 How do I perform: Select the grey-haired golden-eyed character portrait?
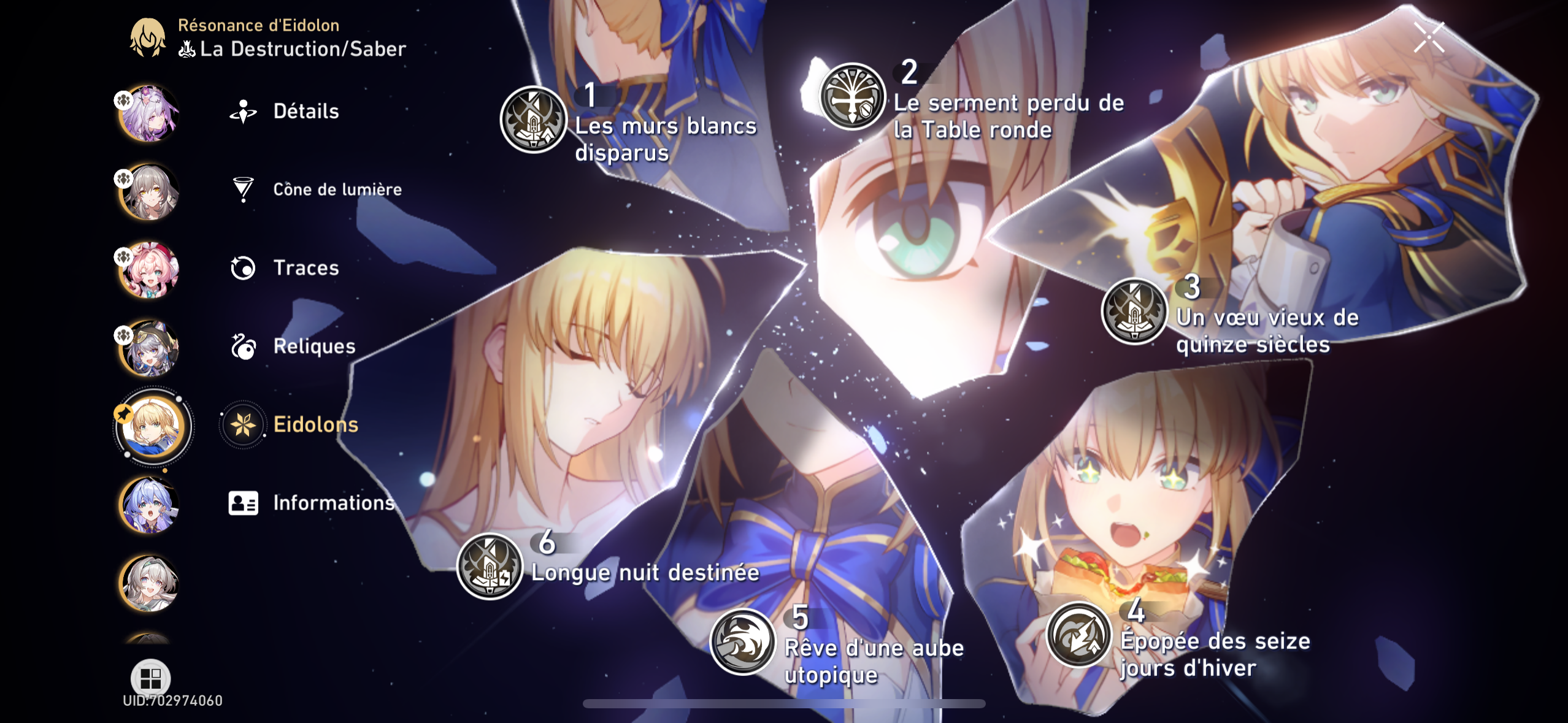coord(149,192)
